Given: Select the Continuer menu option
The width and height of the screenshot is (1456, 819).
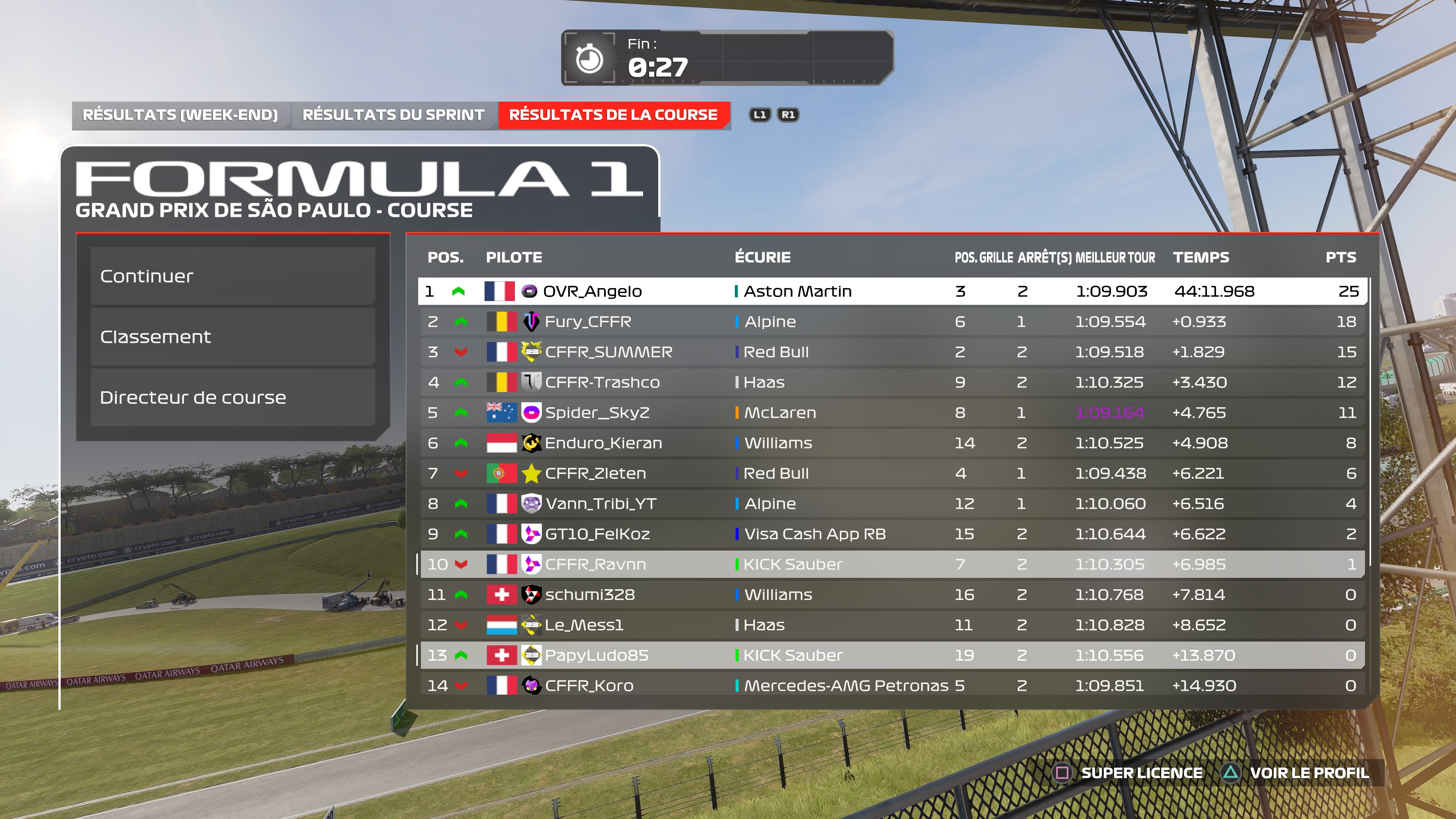Looking at the screenshot, I should (232, 276).
